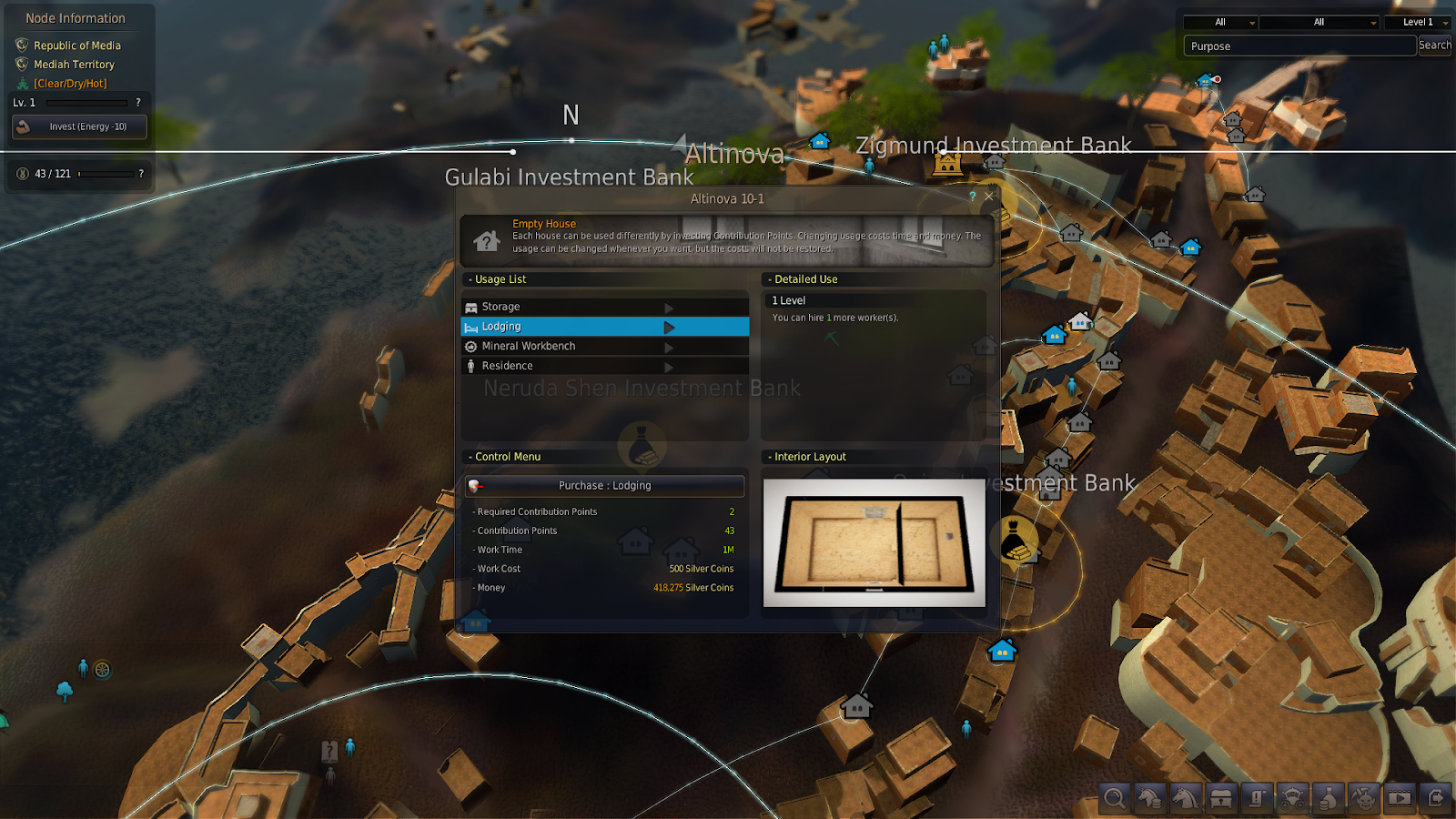This screenshot has width=1456, height=819.
Task: Open help for the house window
Action: (972, 197)
